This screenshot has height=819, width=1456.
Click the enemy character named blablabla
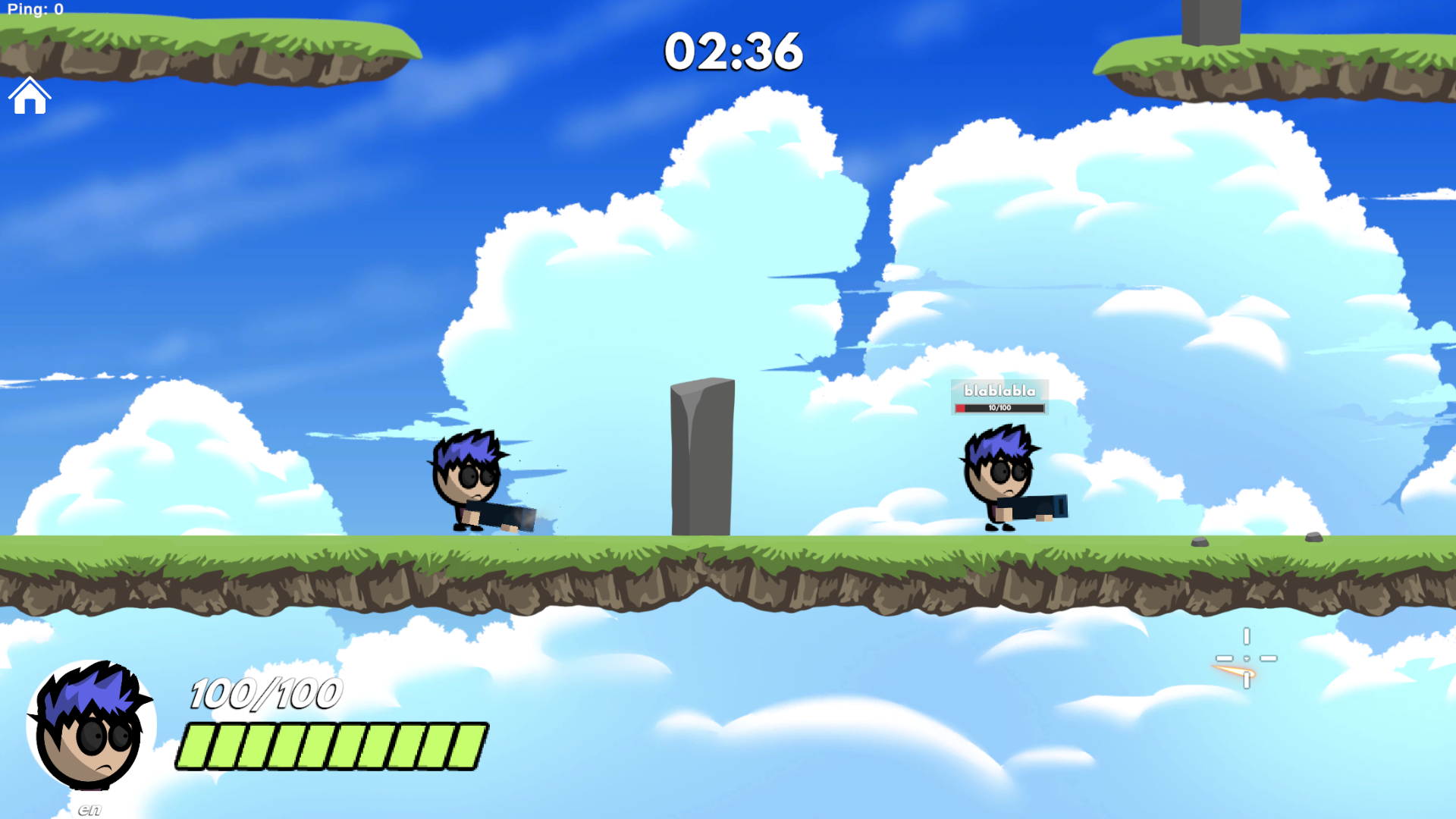click(999, 474)
